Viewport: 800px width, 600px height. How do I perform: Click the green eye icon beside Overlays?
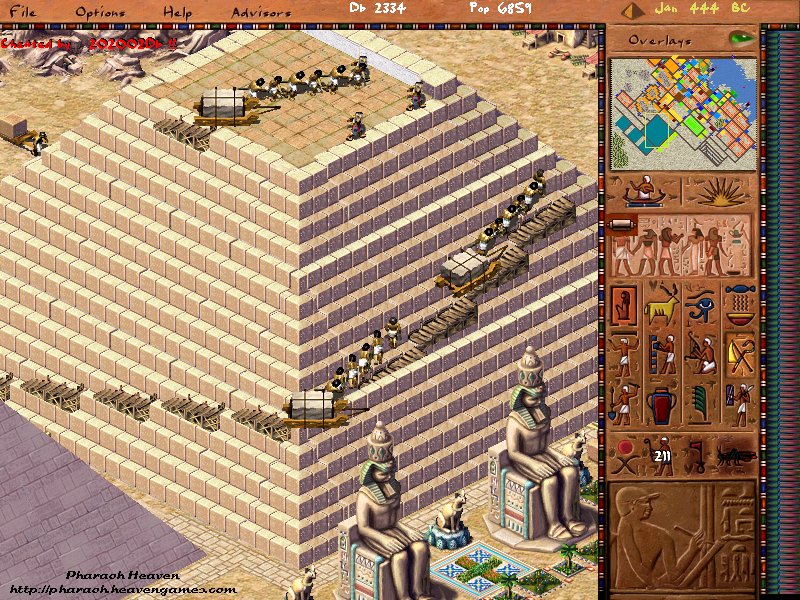coord(741,38)
